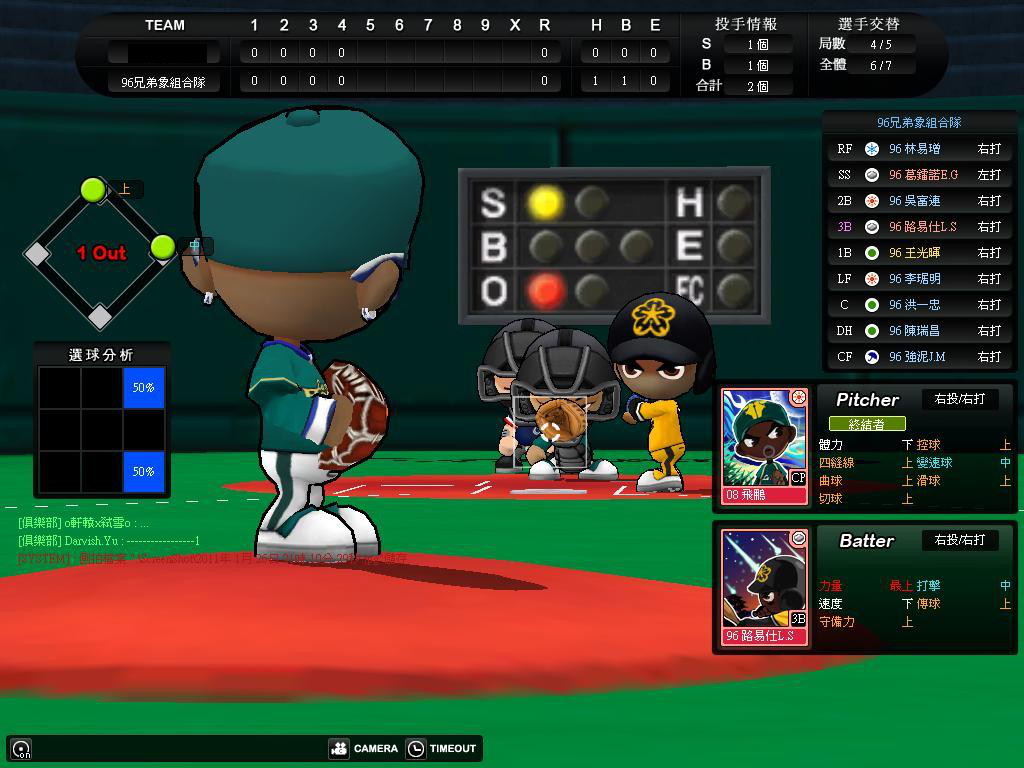Pick DH 陳瑞昌 from the lineup
This screenshot has height=768, width=1024.
click(919, 331)
